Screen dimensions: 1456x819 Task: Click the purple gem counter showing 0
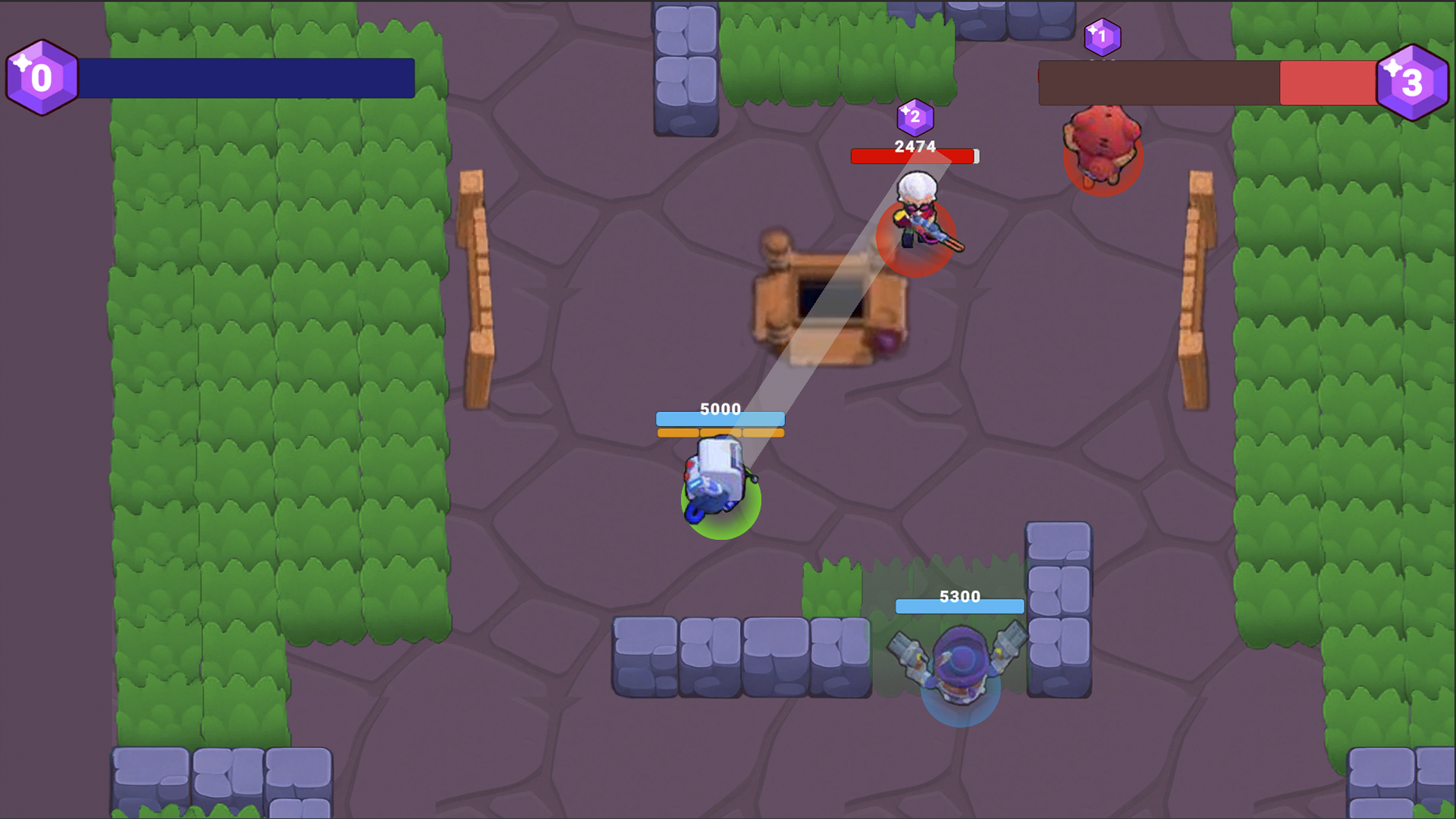coord(42,77)
